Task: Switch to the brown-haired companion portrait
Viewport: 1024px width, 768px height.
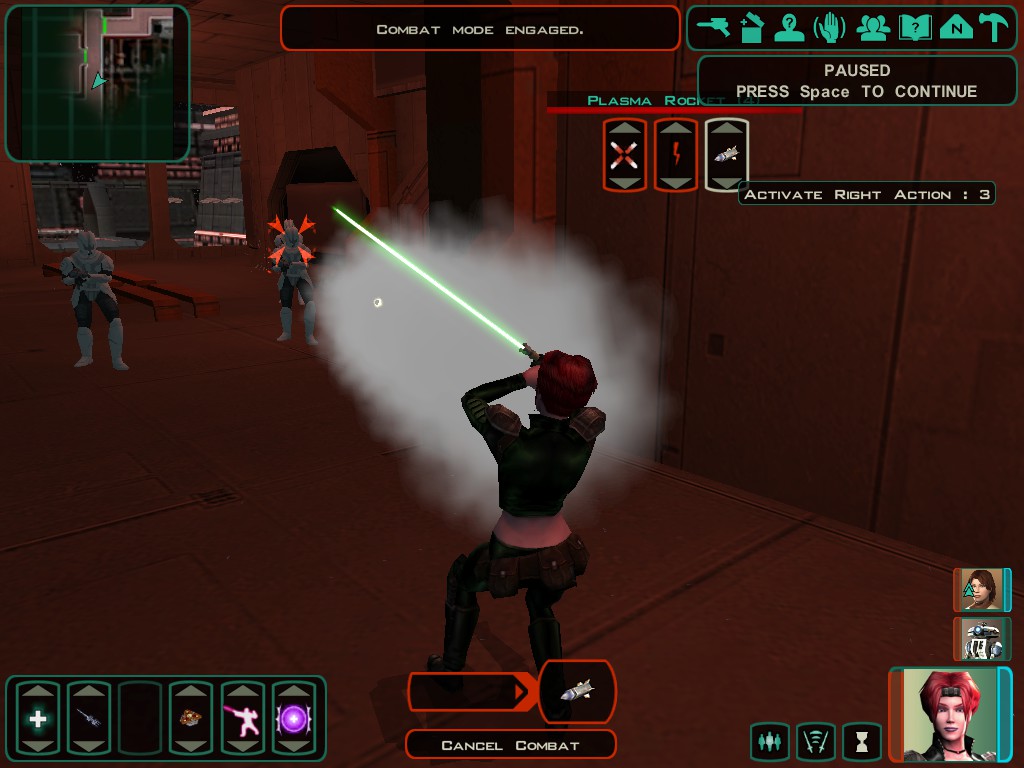Action: click(981, 590)
